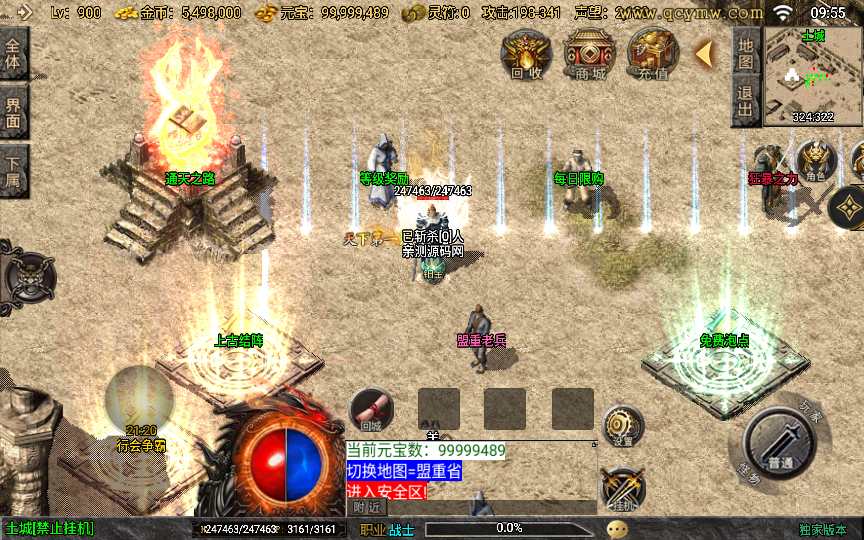
Task: Open the 角色 character sheet
Action: pos(816,160)
